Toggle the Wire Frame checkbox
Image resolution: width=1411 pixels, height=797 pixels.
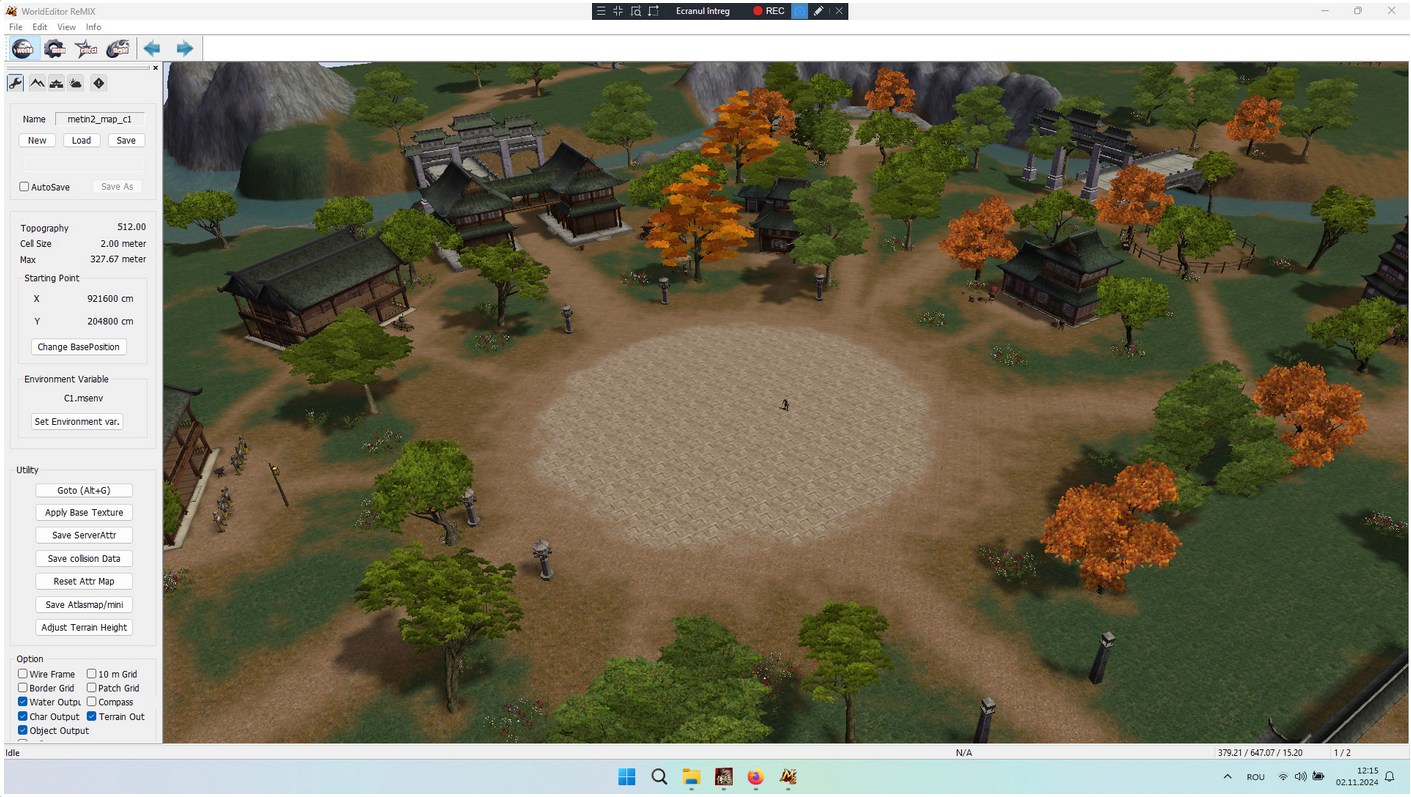point(23,674)
